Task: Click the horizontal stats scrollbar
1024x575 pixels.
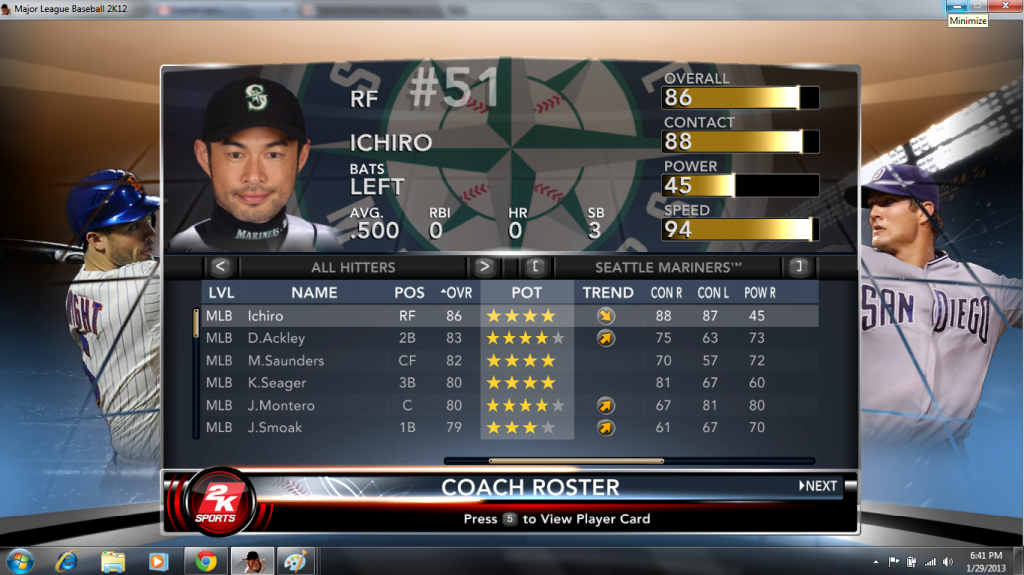Action: (x=576, y=461)
